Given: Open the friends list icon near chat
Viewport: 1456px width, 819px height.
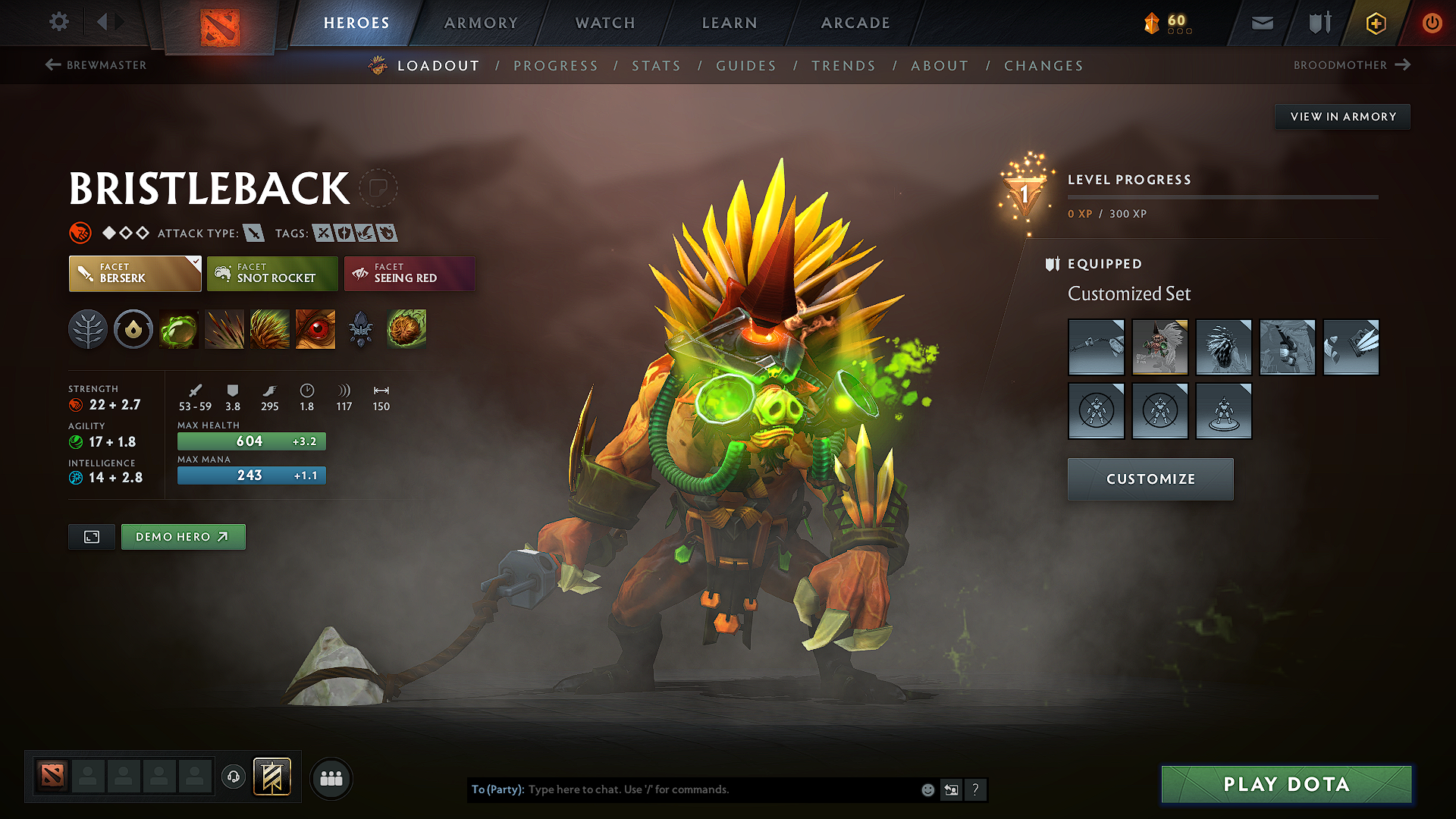Looking at the screenshot, I should pos(330,778).
